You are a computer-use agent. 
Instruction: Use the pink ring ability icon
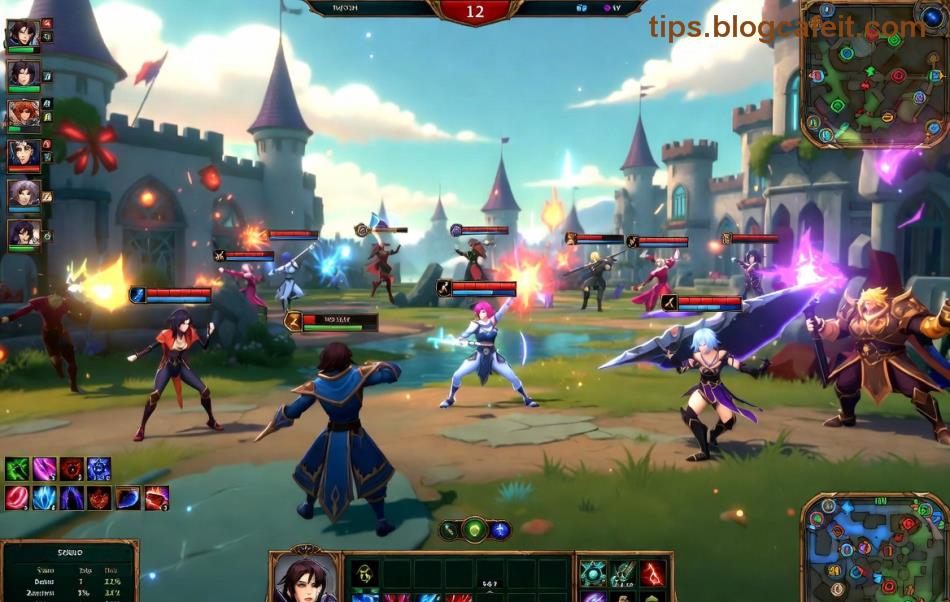pyautogui.click(x=17, y=498)
